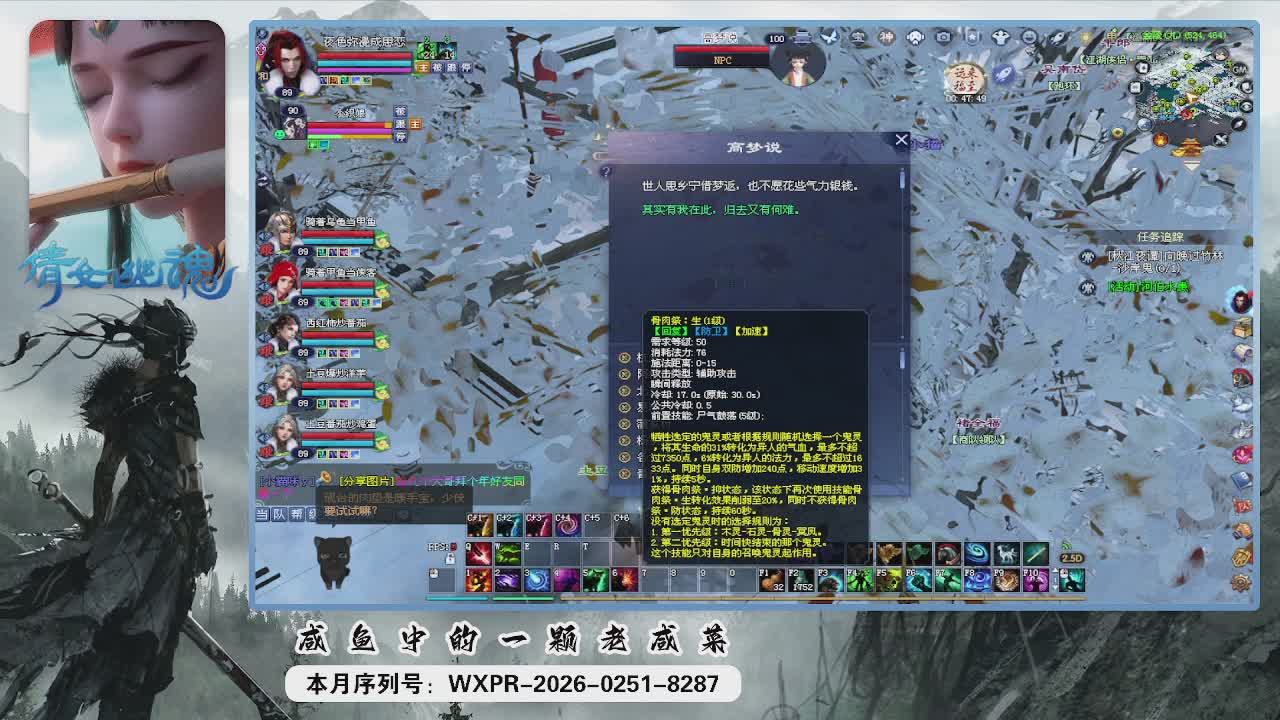Toggle the 2.5D view button
Screen dimensions: 1280x720
[1072, 559]
